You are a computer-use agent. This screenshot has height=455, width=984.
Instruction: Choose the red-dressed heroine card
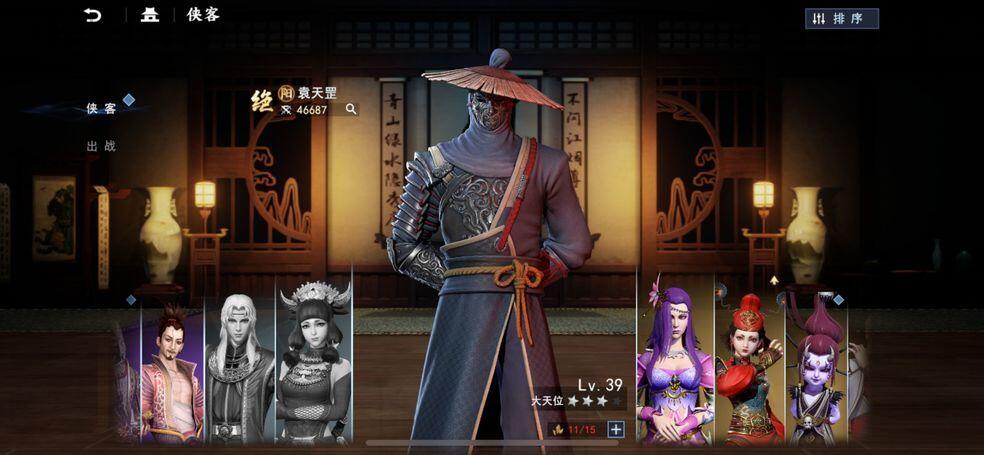click(x=749, y=368)
